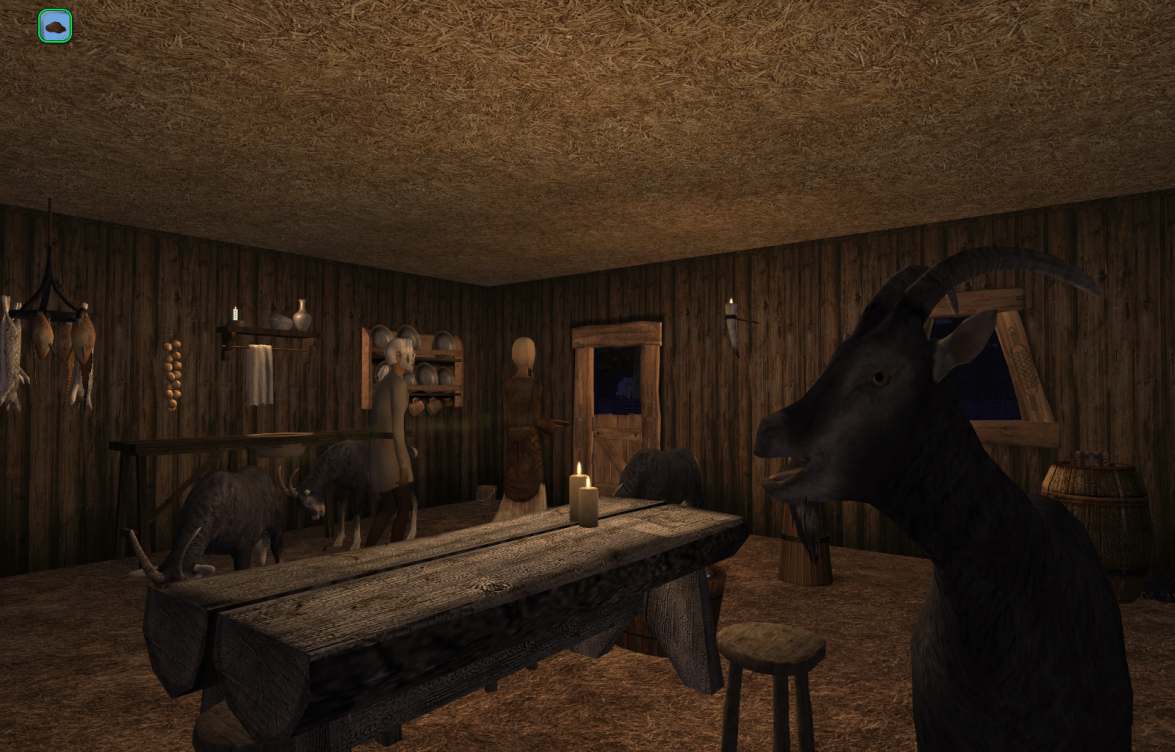The width and height of the screenshot is (1175, 752).
Task: Click the blue icon with a brown lump
Action: [55, 26]
